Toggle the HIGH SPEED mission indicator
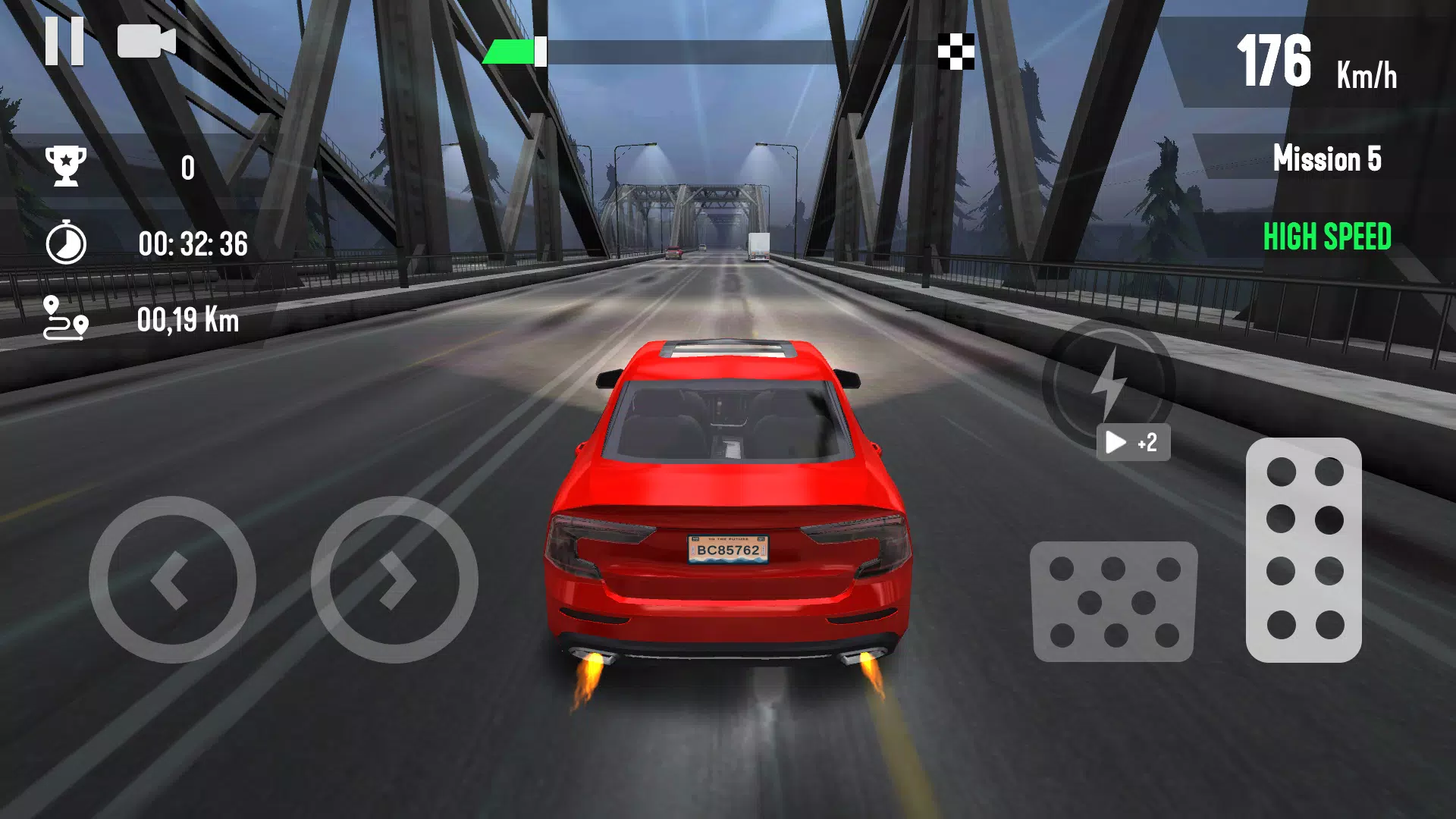1456x819 pixels. point(1326,237)
